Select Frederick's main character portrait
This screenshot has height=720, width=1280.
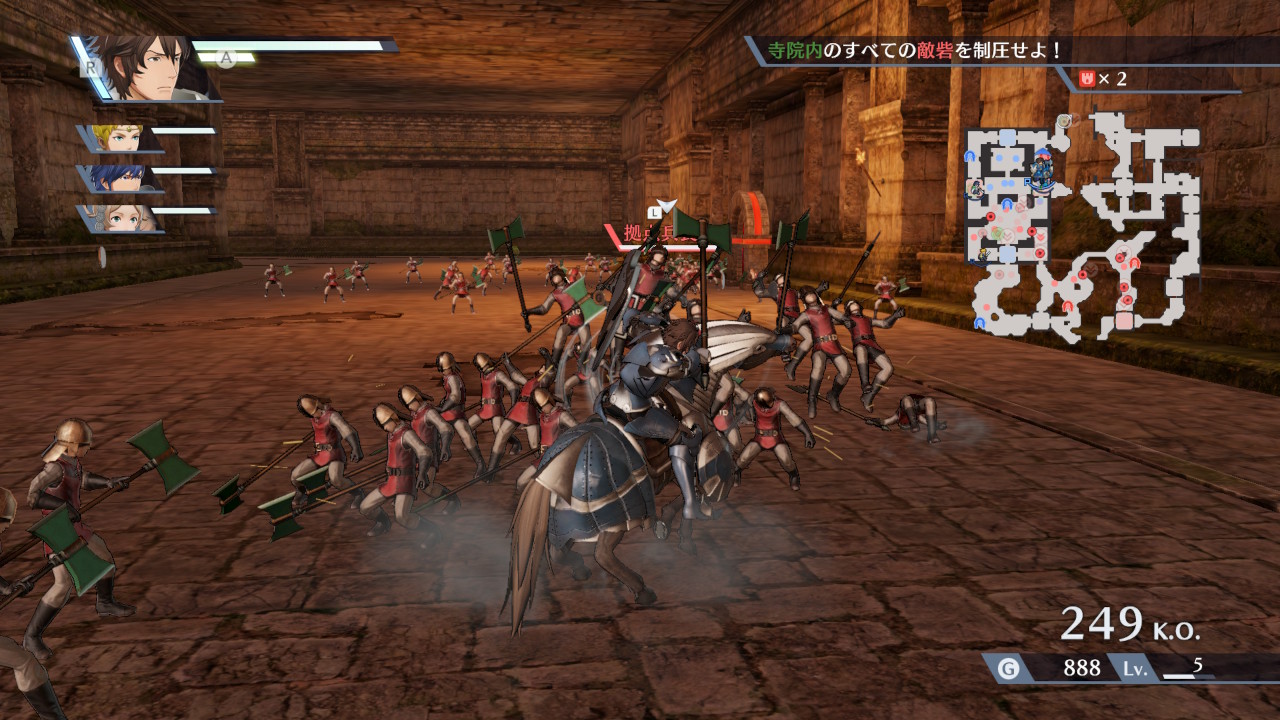(x=150, y=68)
